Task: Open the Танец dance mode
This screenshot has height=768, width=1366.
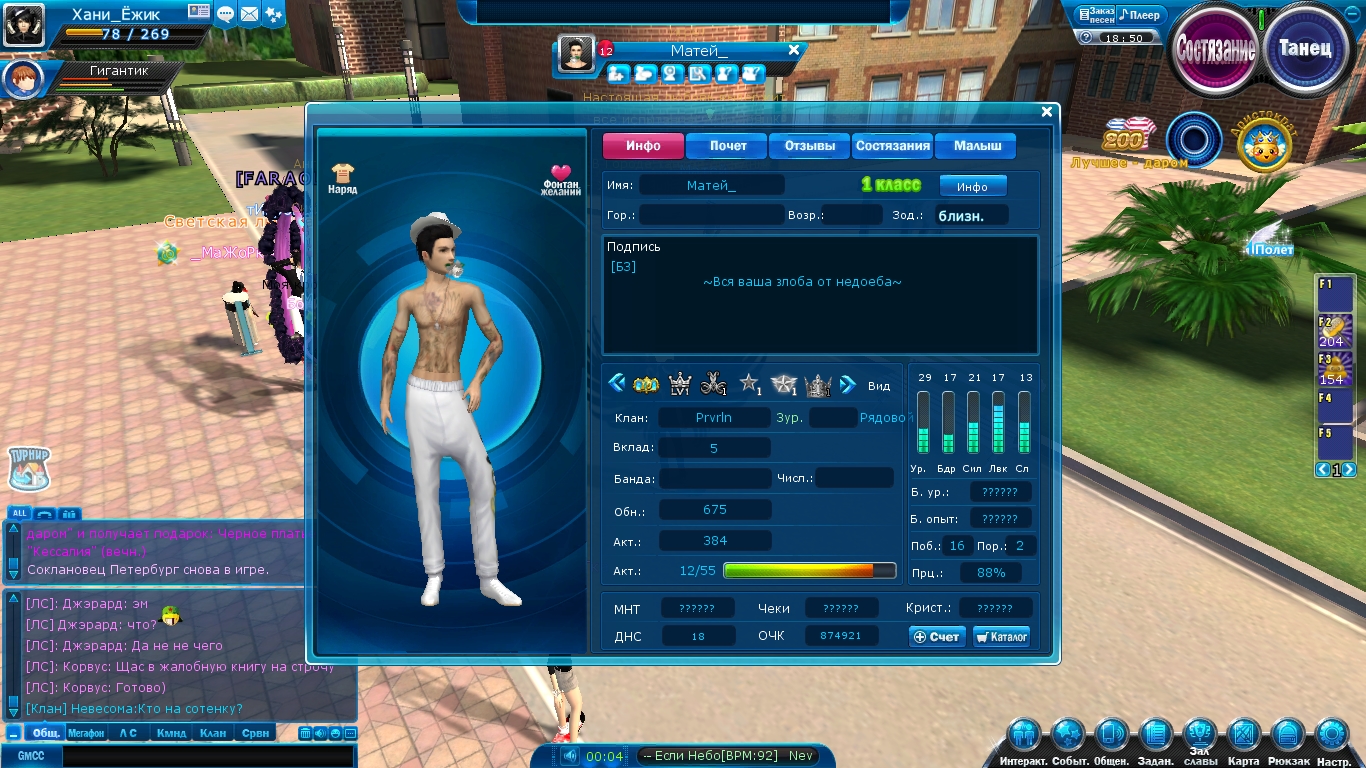Action: (1305, 49)
